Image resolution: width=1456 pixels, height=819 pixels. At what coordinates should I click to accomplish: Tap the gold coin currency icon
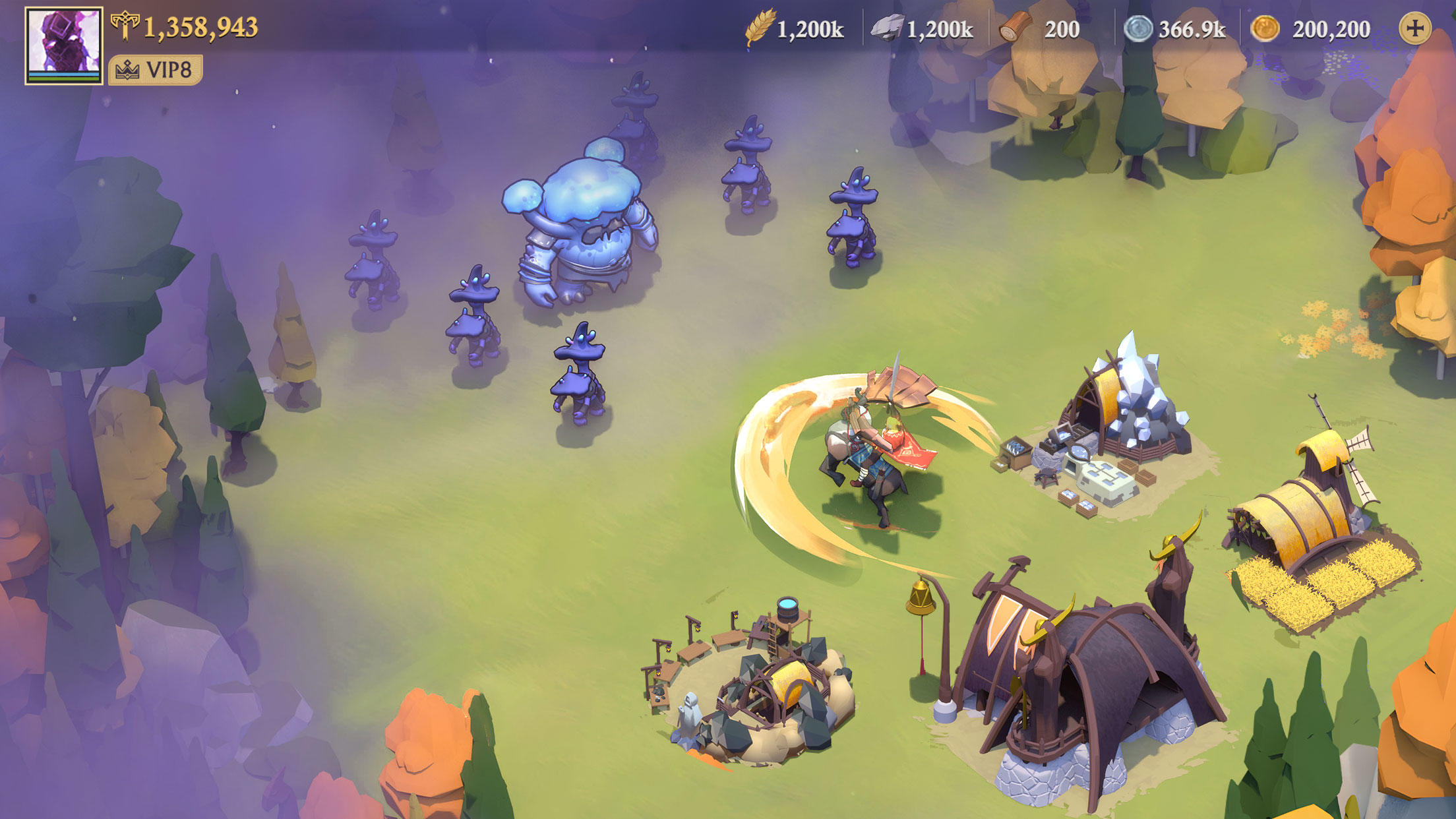coord(1265,29)
